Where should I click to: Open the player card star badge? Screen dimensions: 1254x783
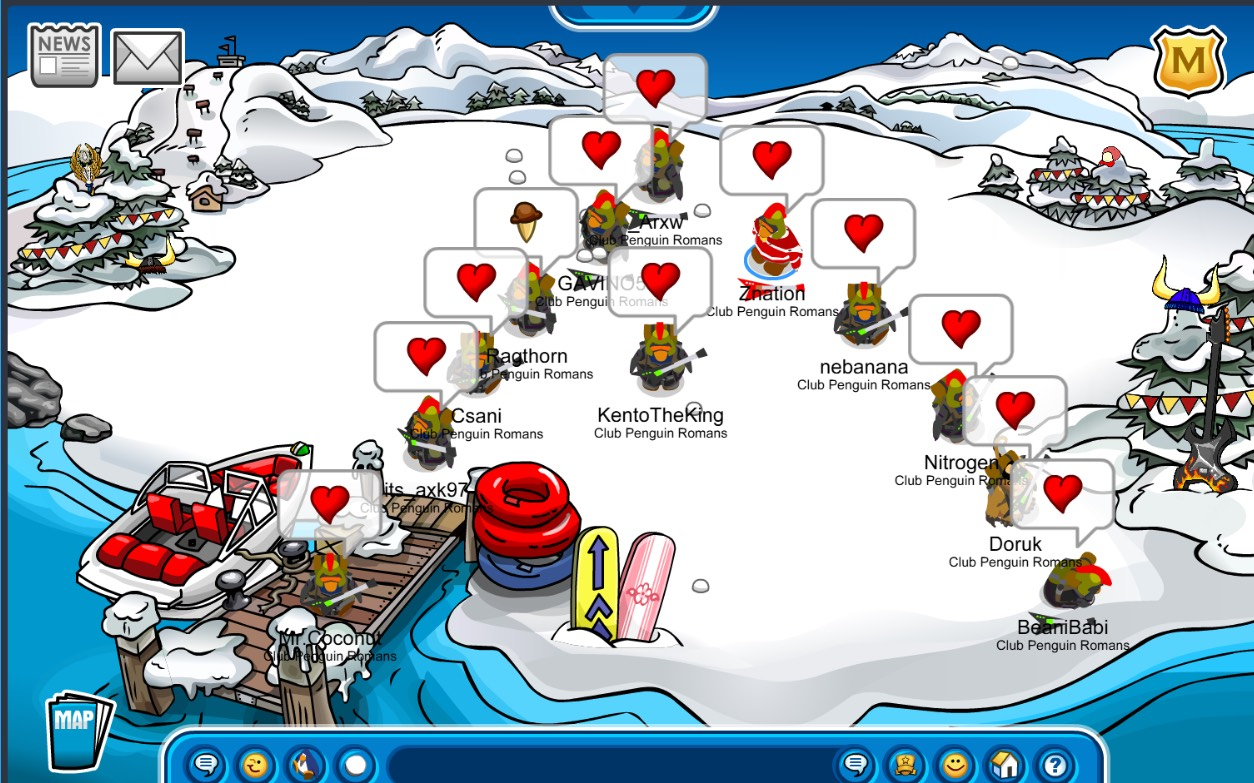906,765
